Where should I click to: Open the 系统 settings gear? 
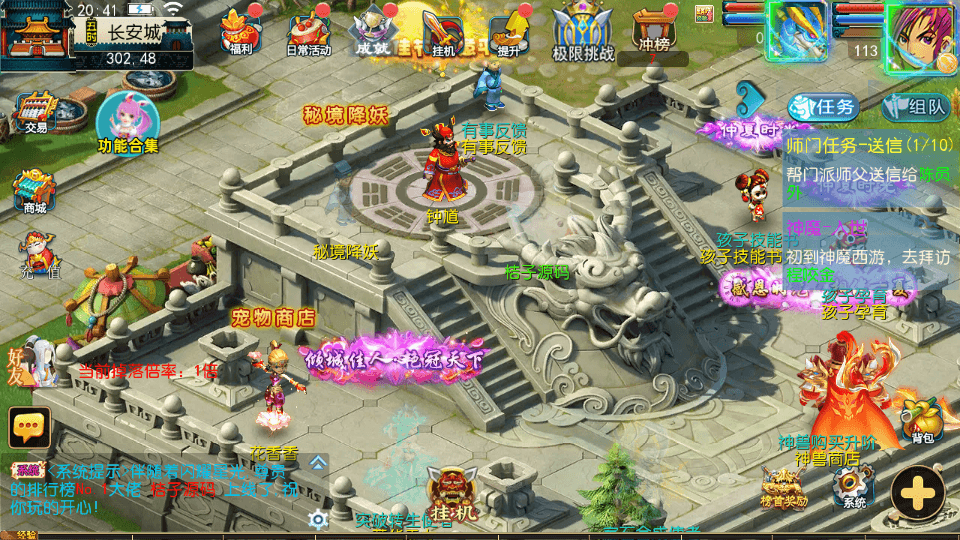(853, 486)
